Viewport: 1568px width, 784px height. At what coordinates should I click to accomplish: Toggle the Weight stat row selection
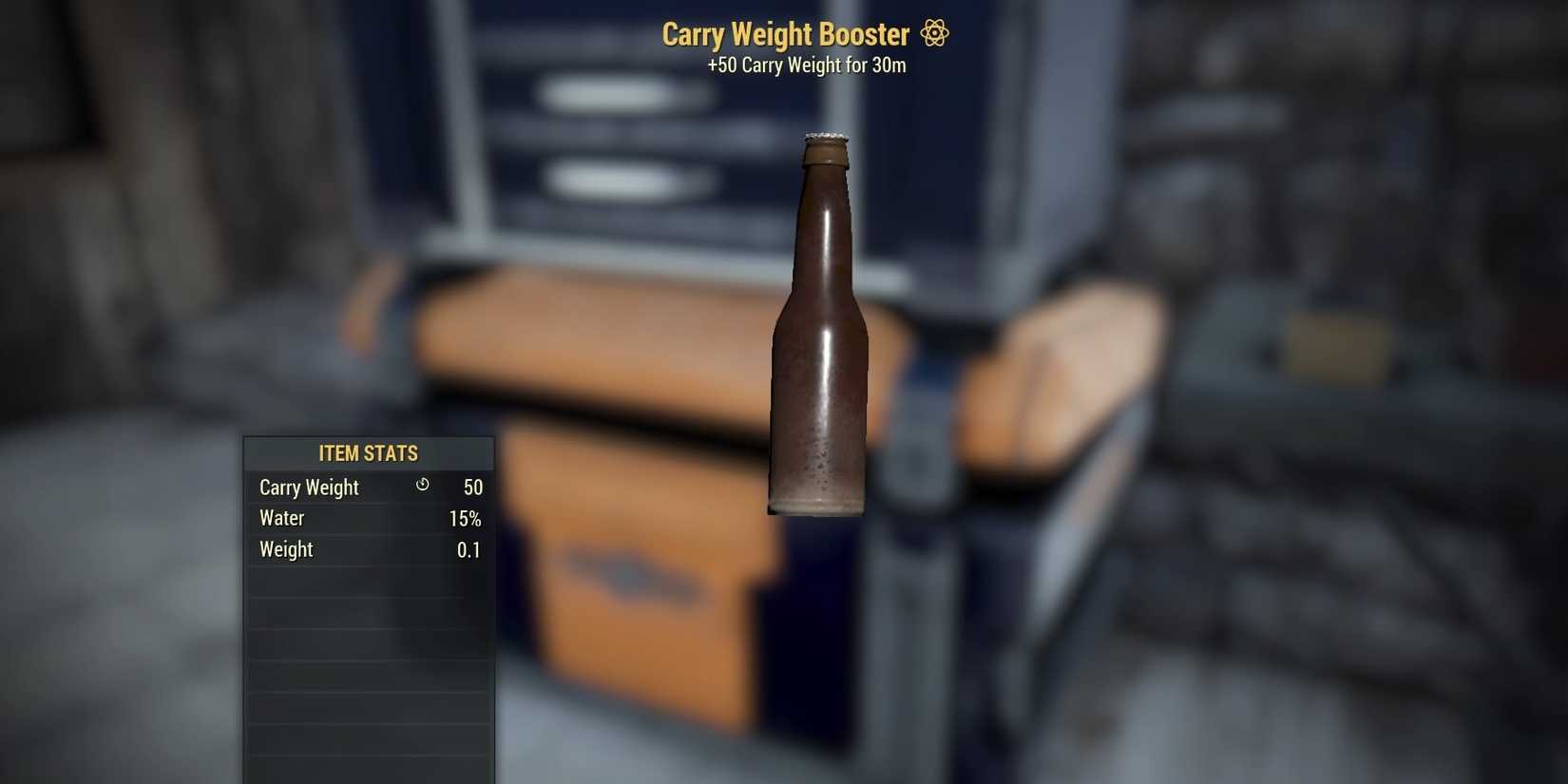369,549
